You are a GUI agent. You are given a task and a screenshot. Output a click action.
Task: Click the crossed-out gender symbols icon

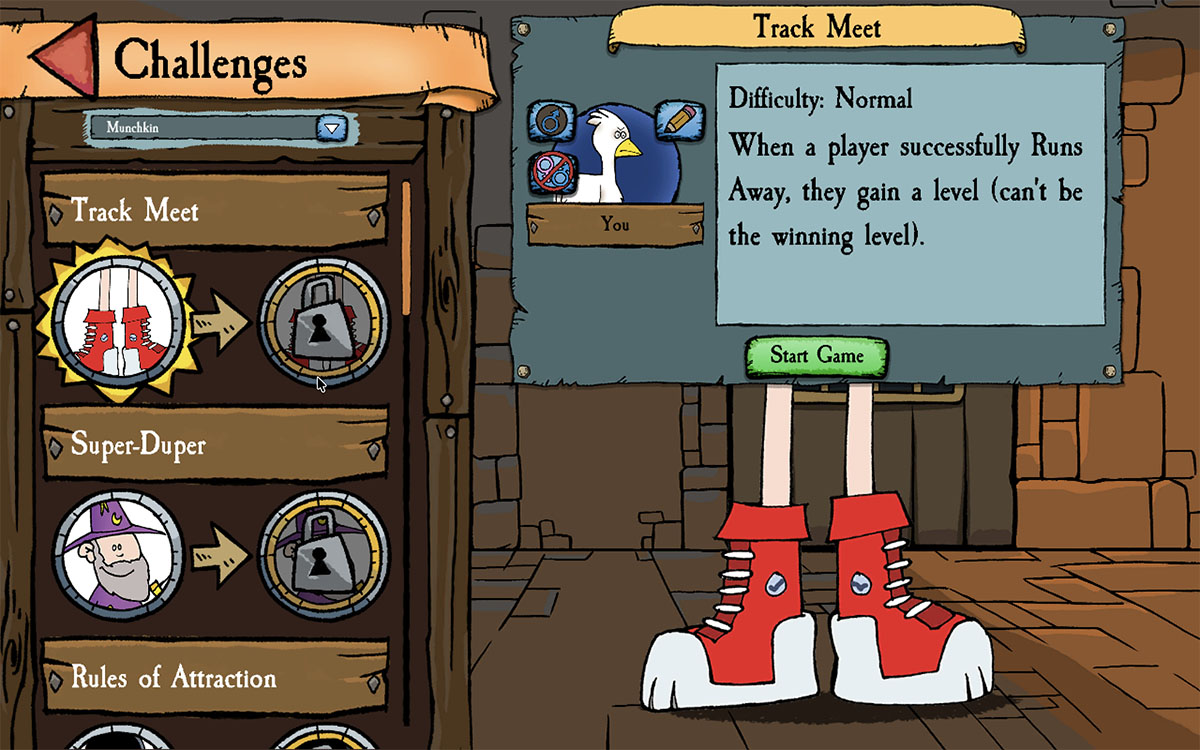point(549,172)
